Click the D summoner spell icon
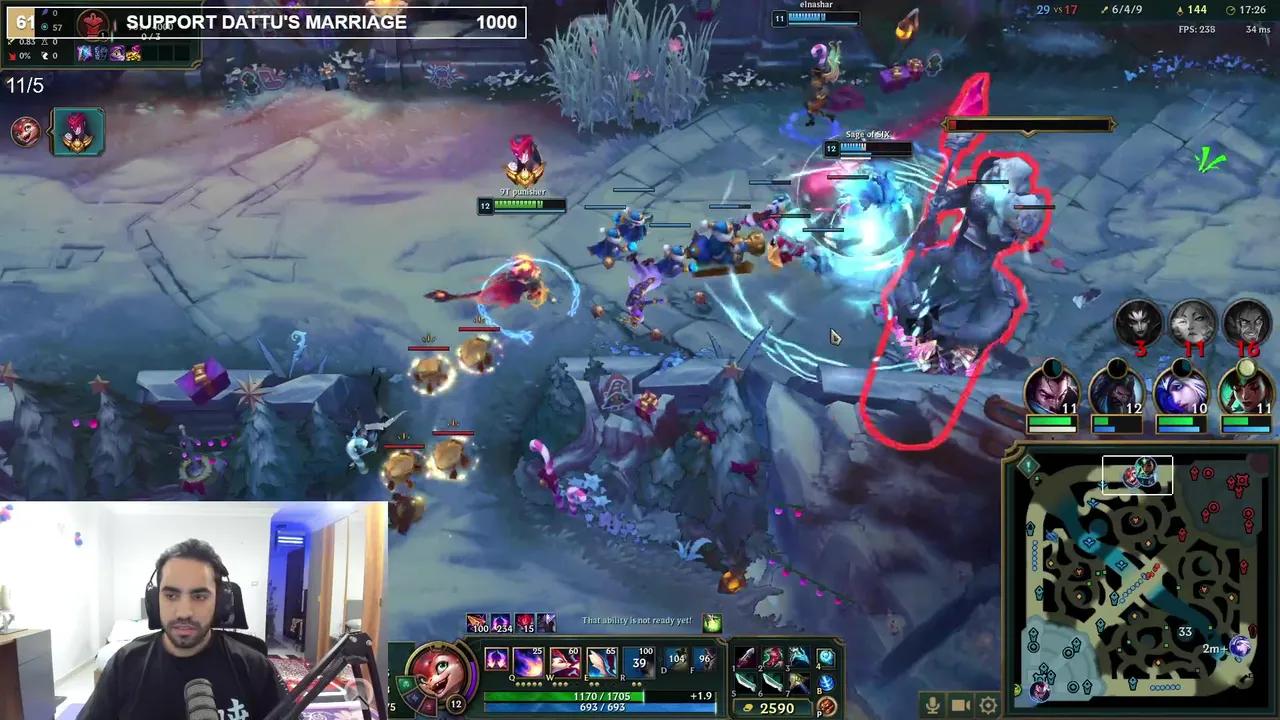Image resolution: width=1280 pixels, height=720 pixels. click(x=677, y=661)
